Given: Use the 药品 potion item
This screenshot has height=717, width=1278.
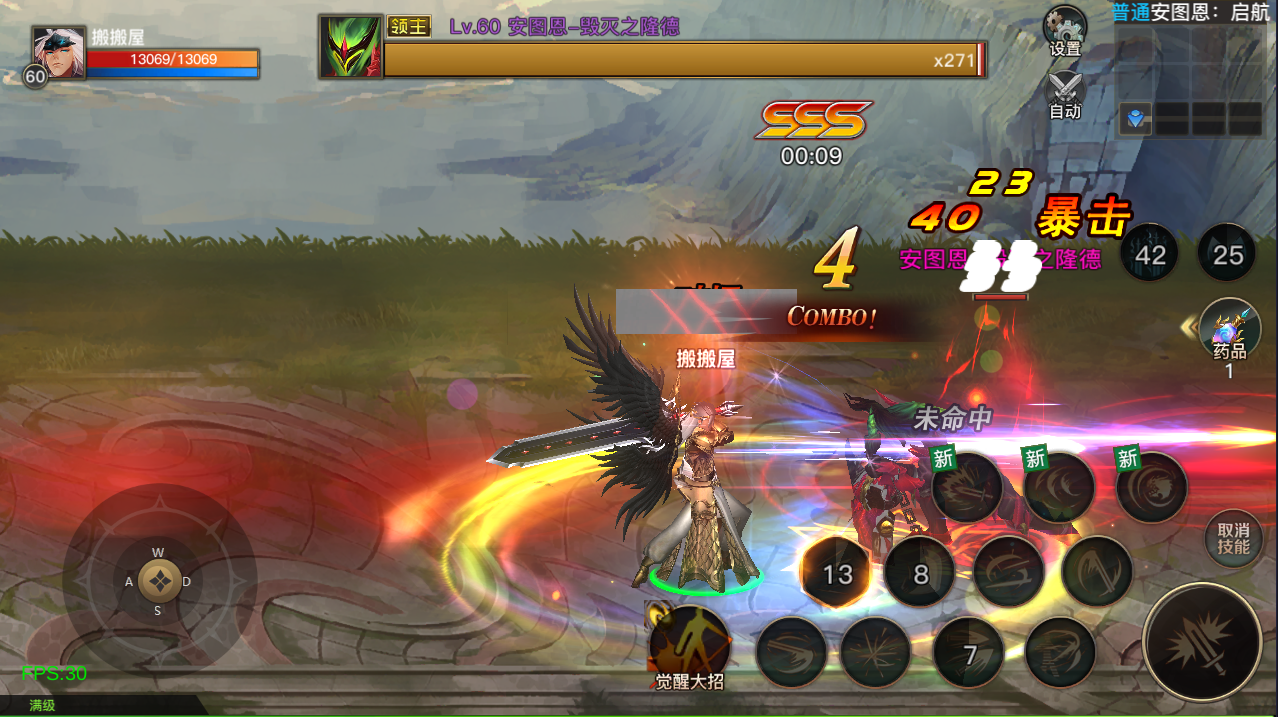Looking at the screenshot, I should click(x=1230, y=332).
